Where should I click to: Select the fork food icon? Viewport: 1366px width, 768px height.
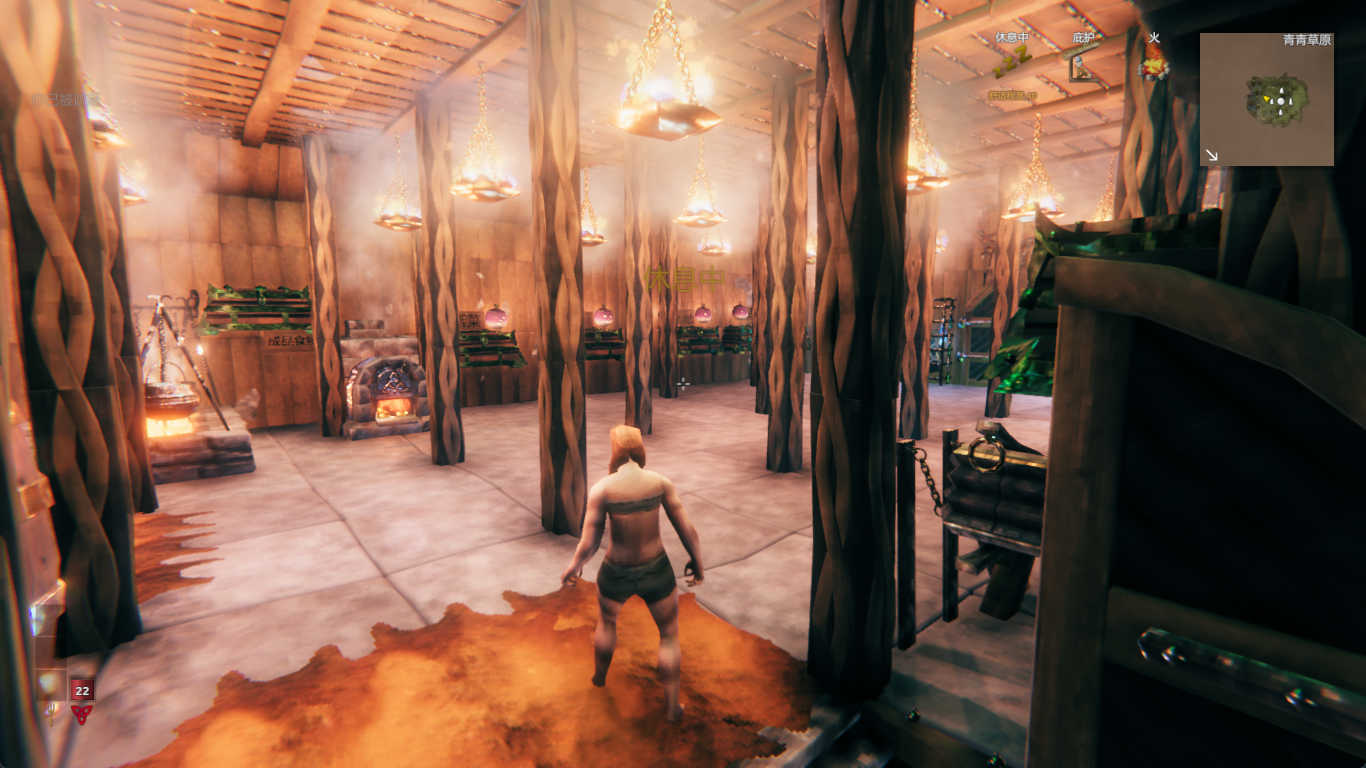(x=51, y=713)
